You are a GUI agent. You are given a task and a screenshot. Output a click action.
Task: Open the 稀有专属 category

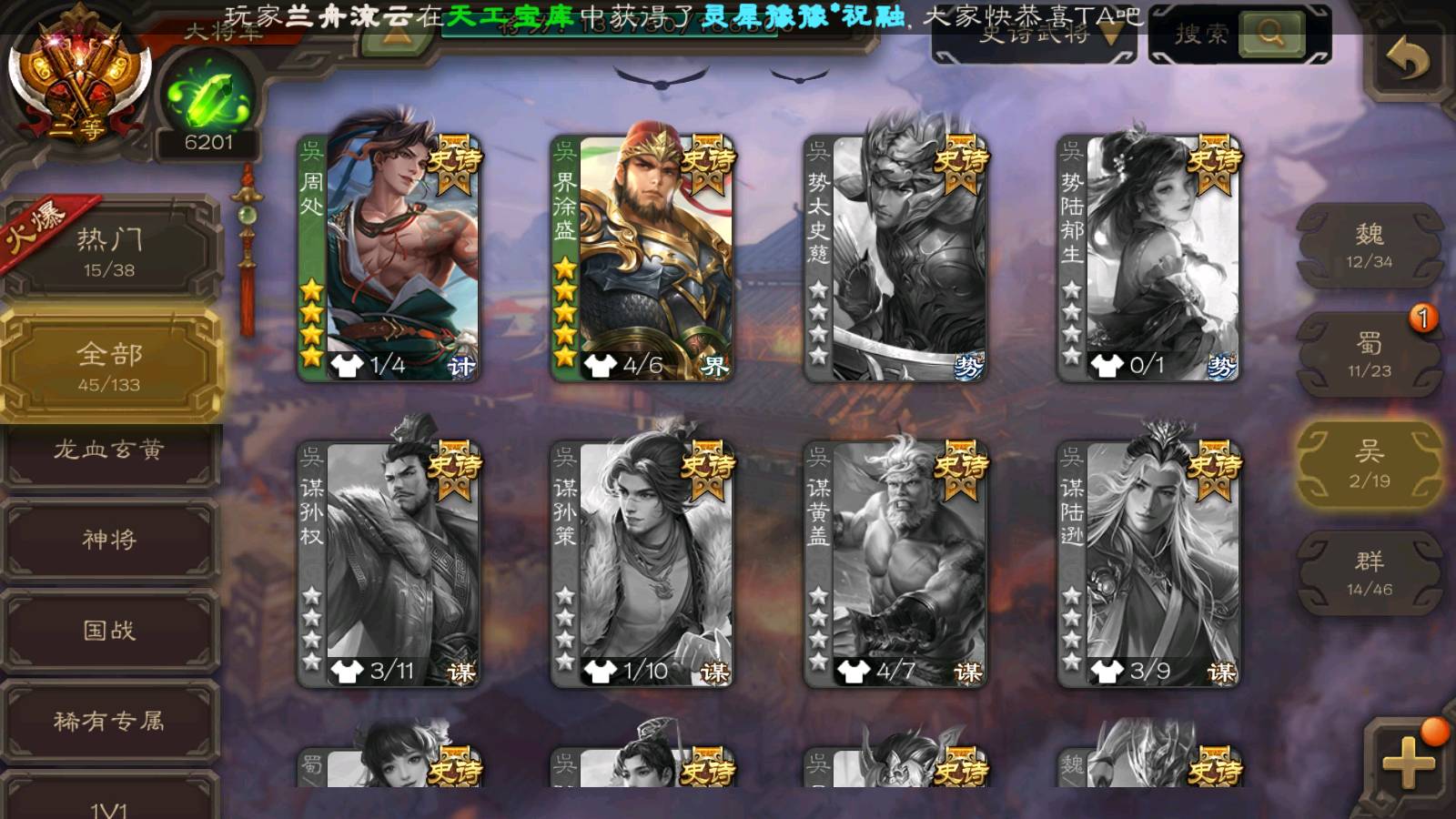pyautogui.click(x=109, y=721)
